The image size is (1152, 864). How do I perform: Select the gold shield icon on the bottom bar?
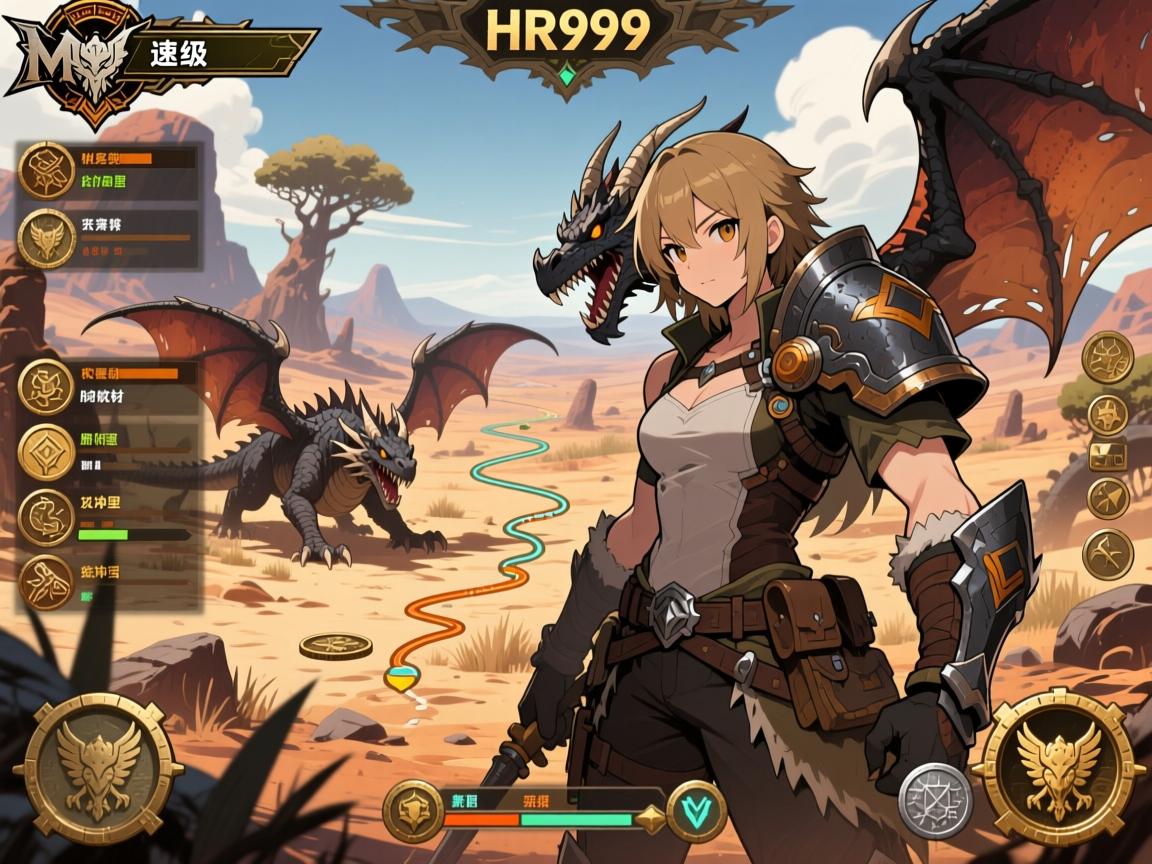413,807
